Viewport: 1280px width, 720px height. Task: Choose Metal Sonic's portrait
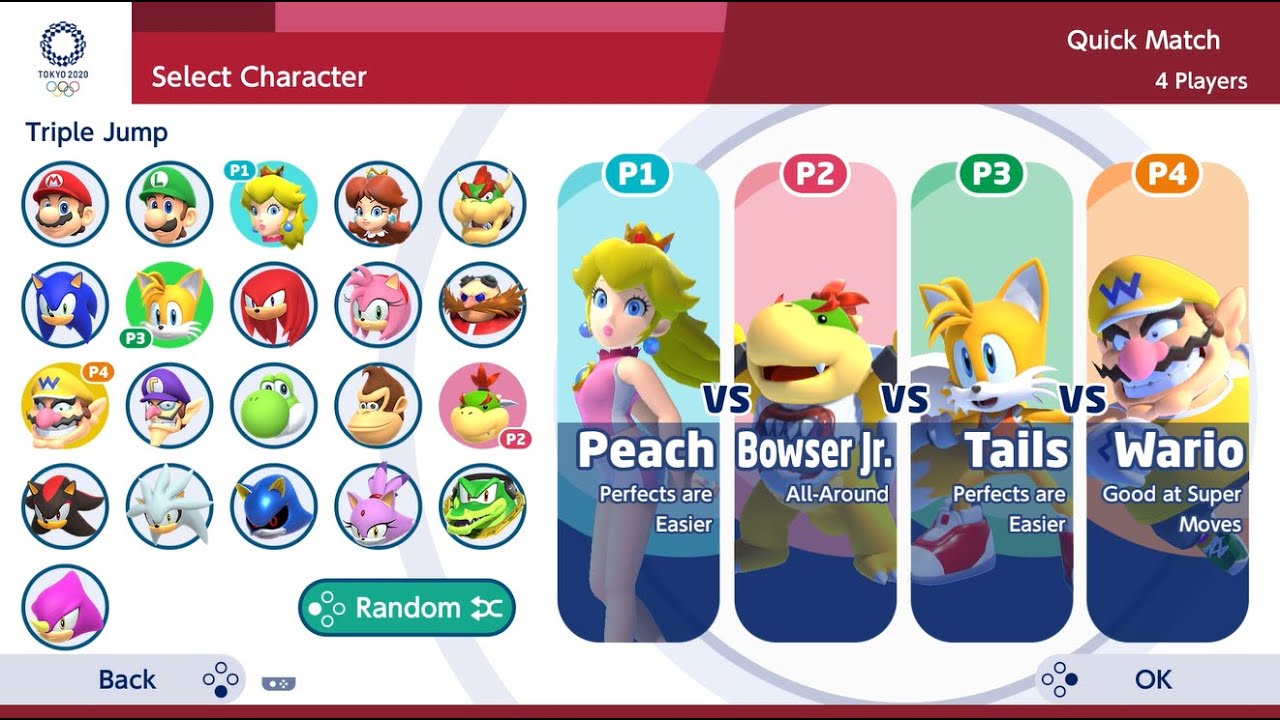[274, 507]
